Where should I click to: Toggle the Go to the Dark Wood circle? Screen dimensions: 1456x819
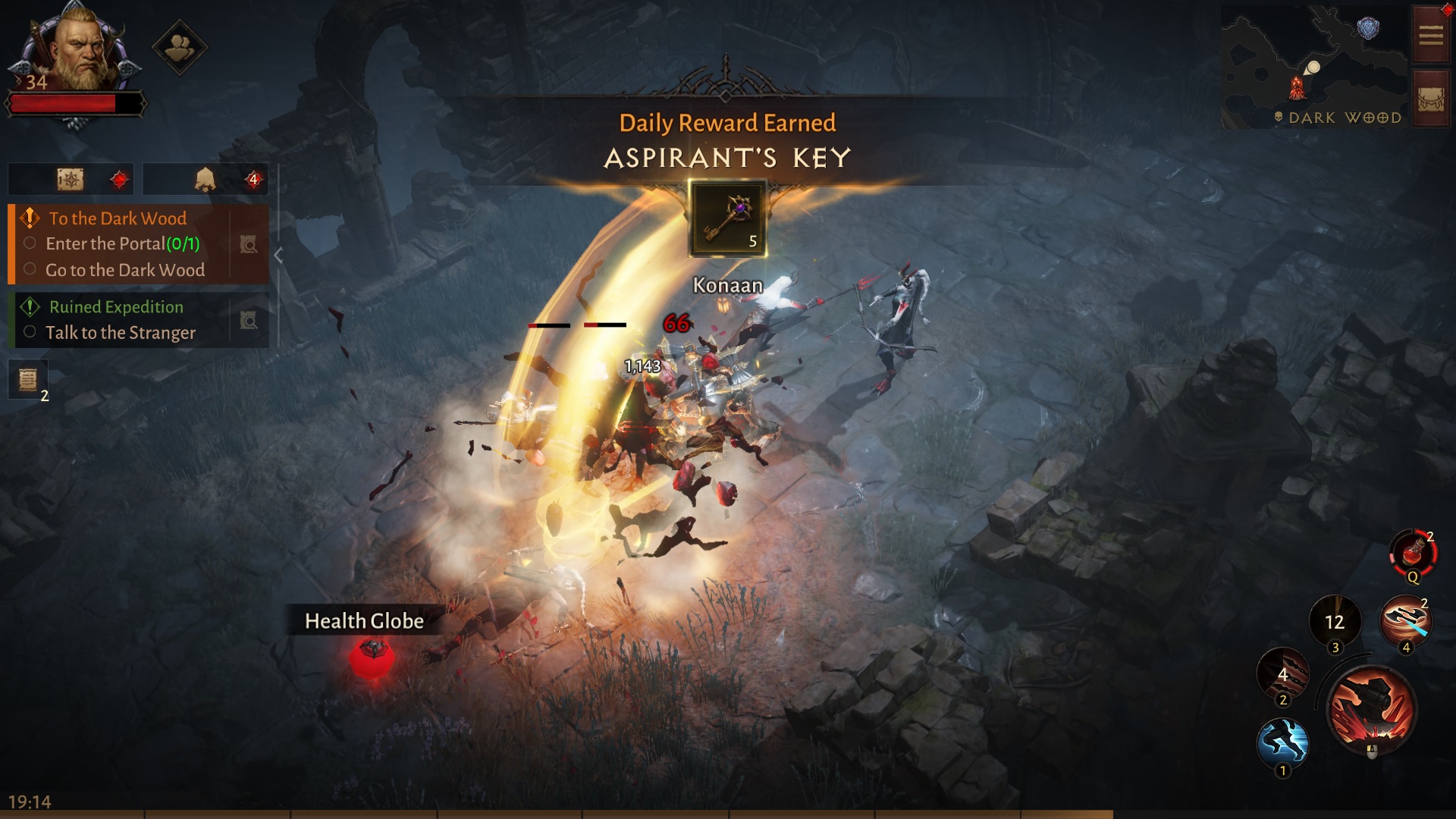tap(29, 270)
